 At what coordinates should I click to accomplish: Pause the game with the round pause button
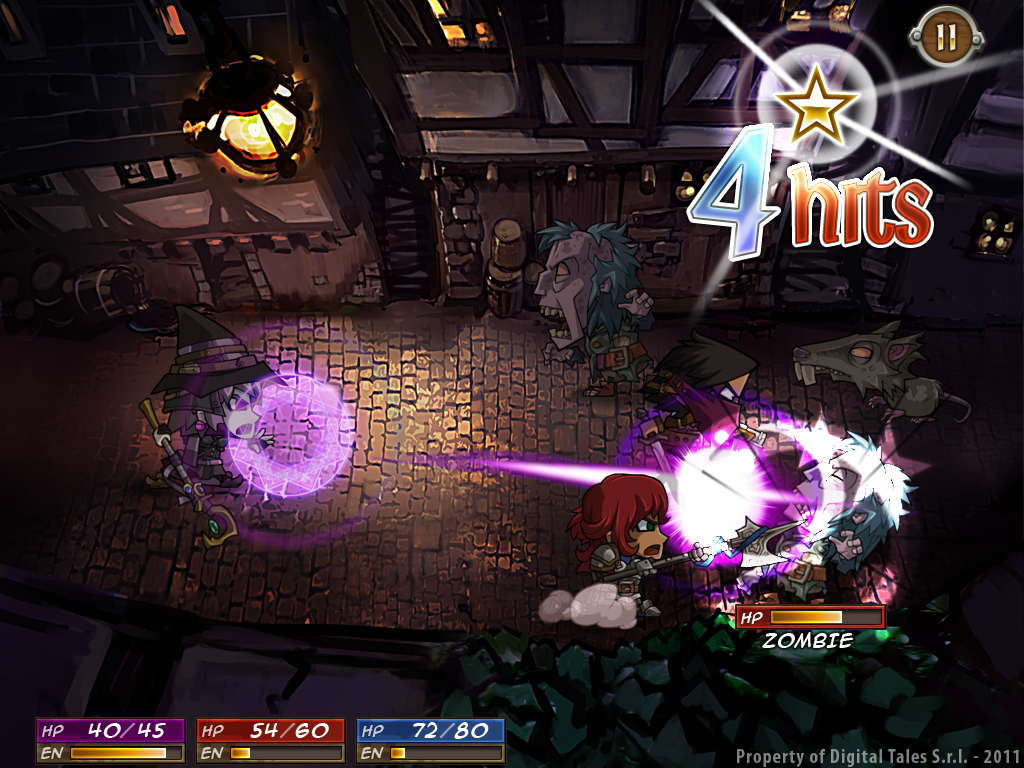(x=945, y=38)
